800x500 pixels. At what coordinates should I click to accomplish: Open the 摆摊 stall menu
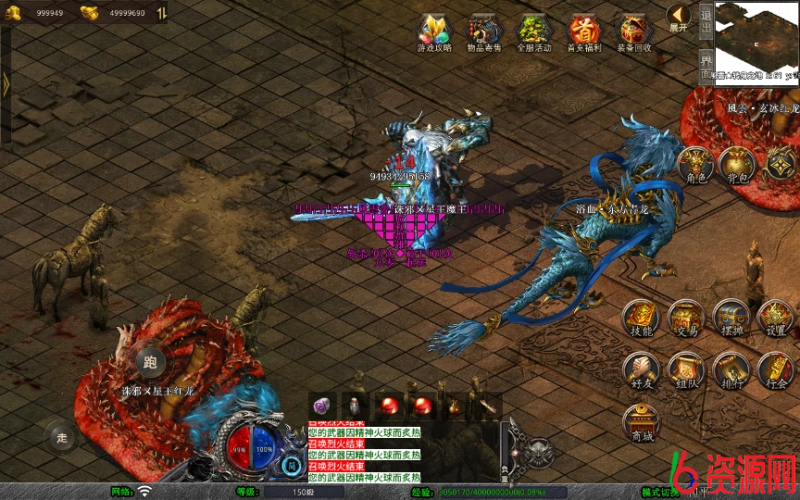(x=731, y=316)
